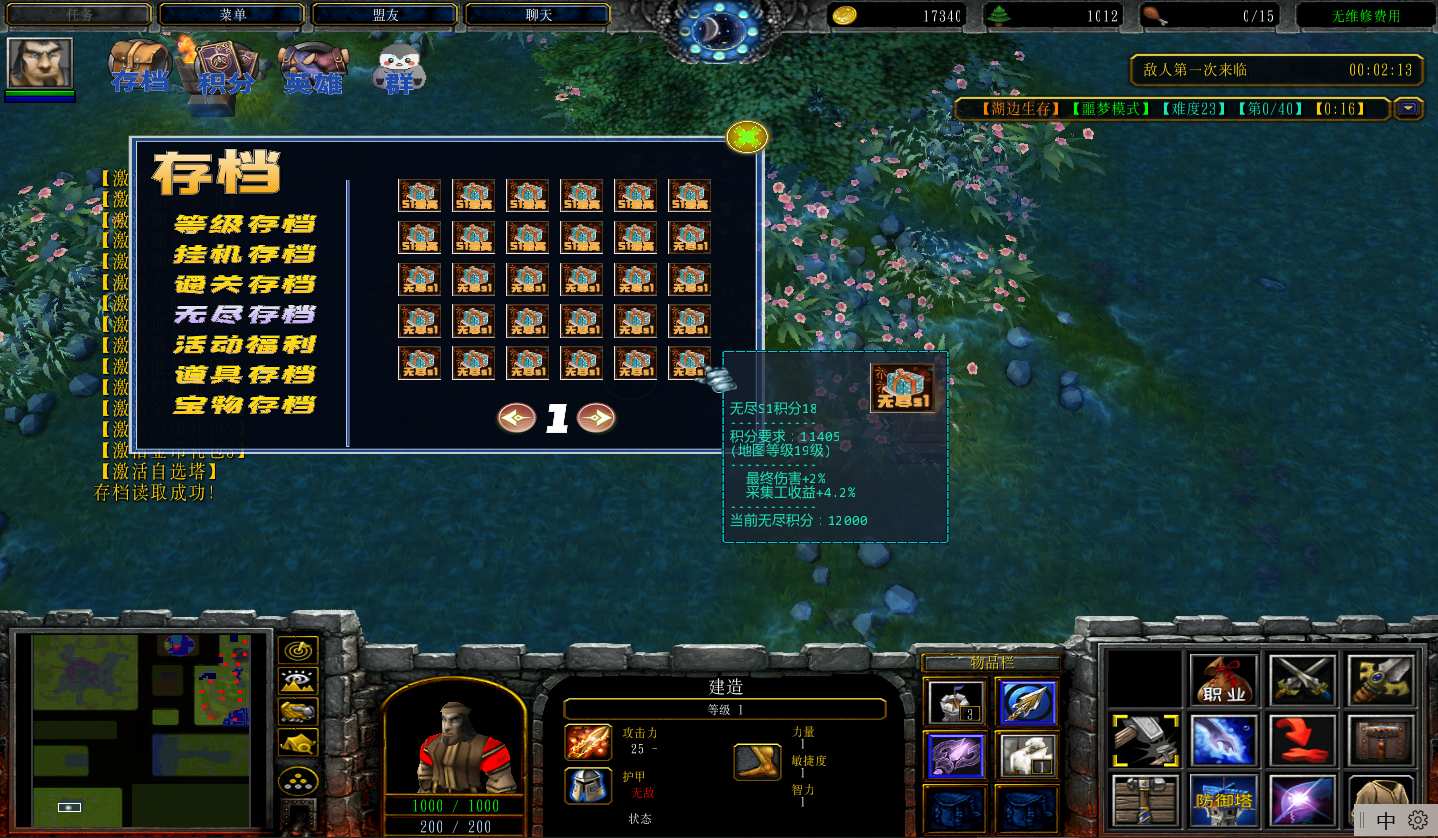The width and height of the screenshot is (1438, 838).
Task: Open the 盟友 allies menu
Action: (x=385, y=15)
